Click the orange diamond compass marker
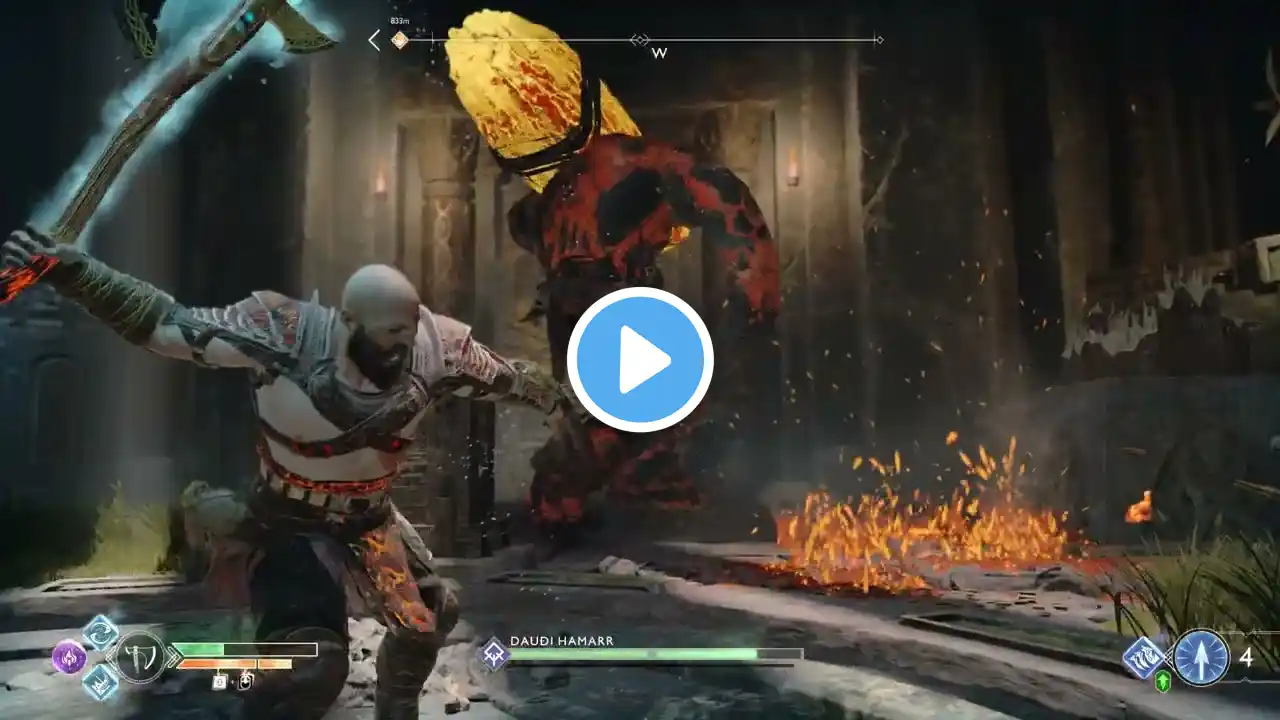The image size is (1280, 720). click(399, 40)
